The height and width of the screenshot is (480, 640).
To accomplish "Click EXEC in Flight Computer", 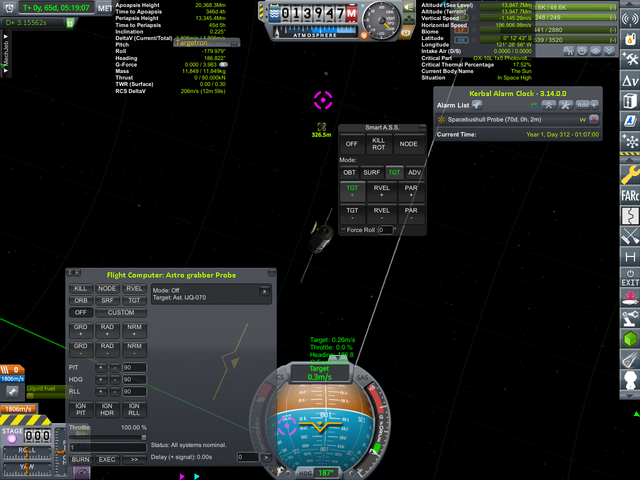I will [107, 459].
